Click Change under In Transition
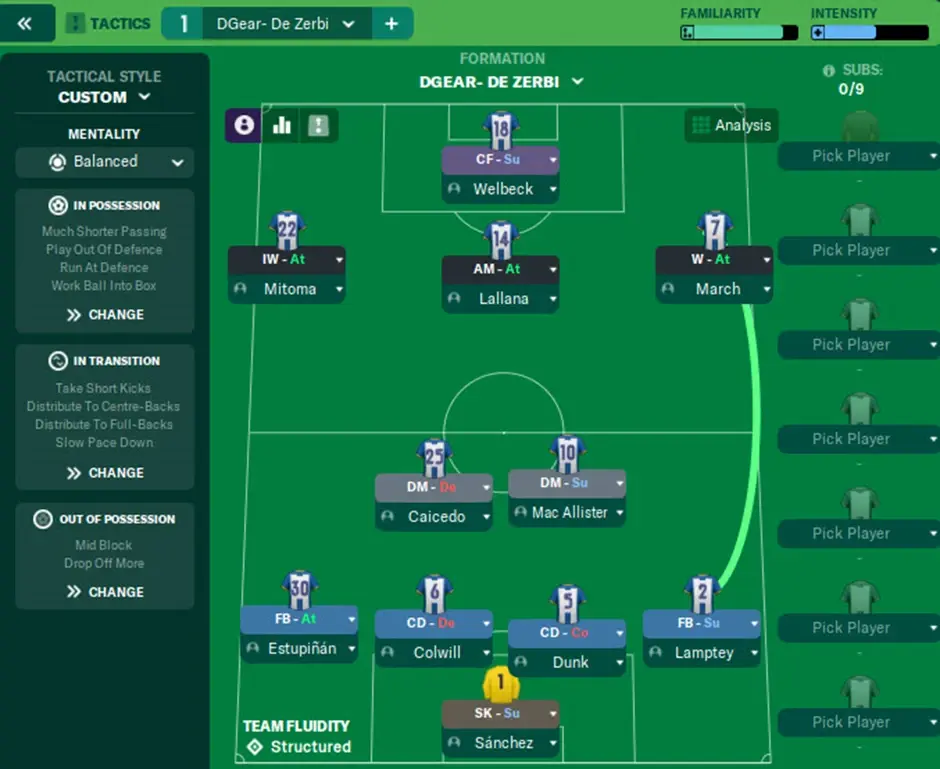The image size is (940, 769). point(105,472)
